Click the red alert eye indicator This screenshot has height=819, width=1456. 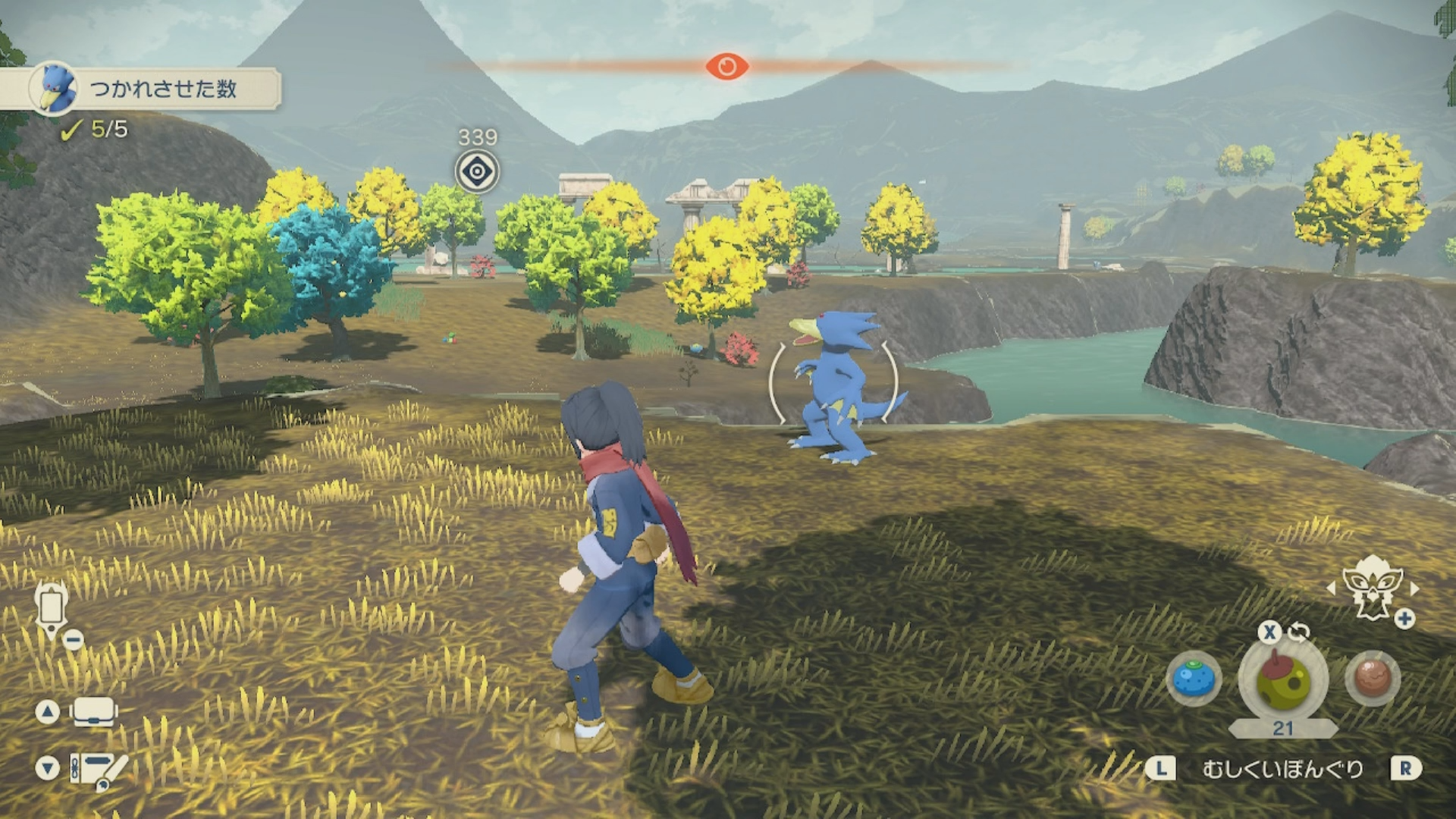726,67
